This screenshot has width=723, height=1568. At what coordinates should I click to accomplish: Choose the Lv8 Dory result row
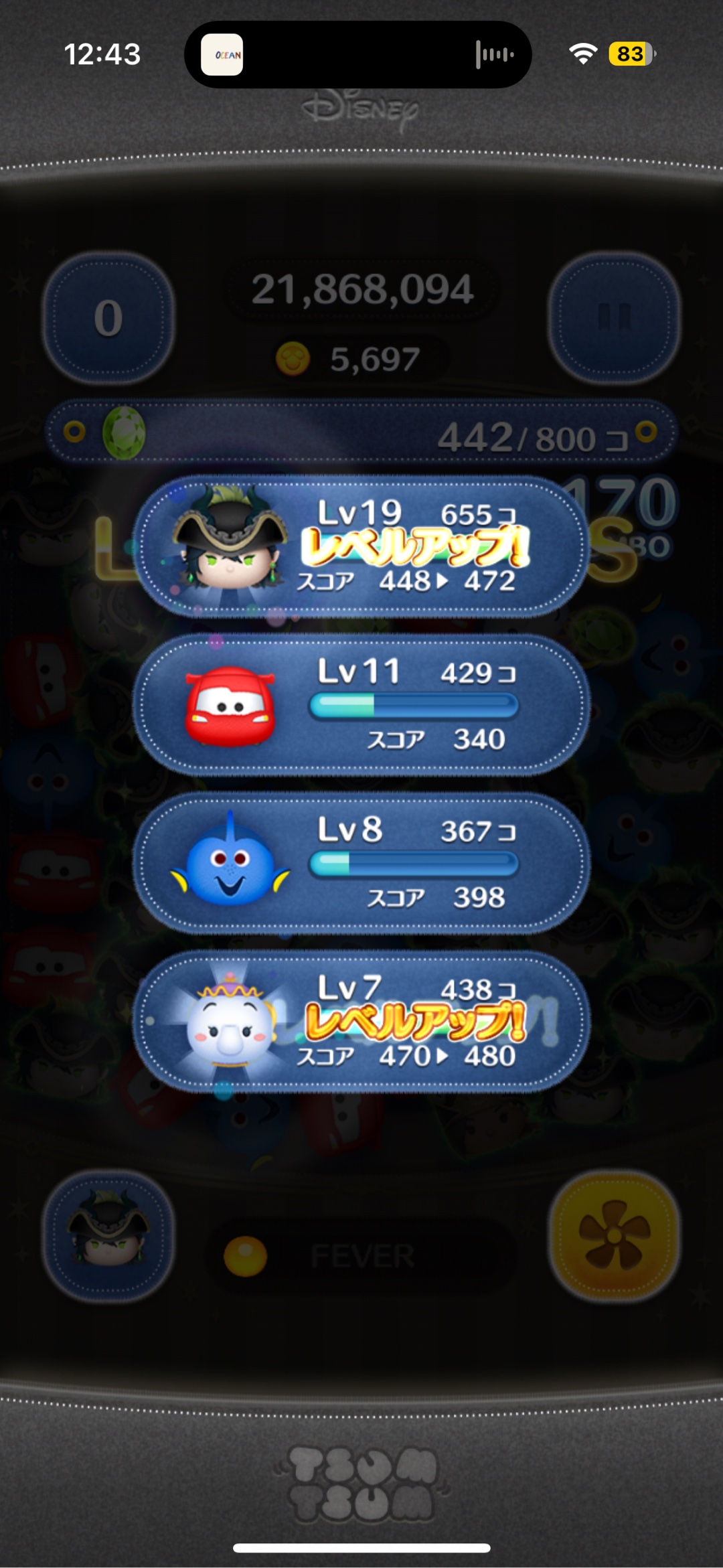point(361,864)
